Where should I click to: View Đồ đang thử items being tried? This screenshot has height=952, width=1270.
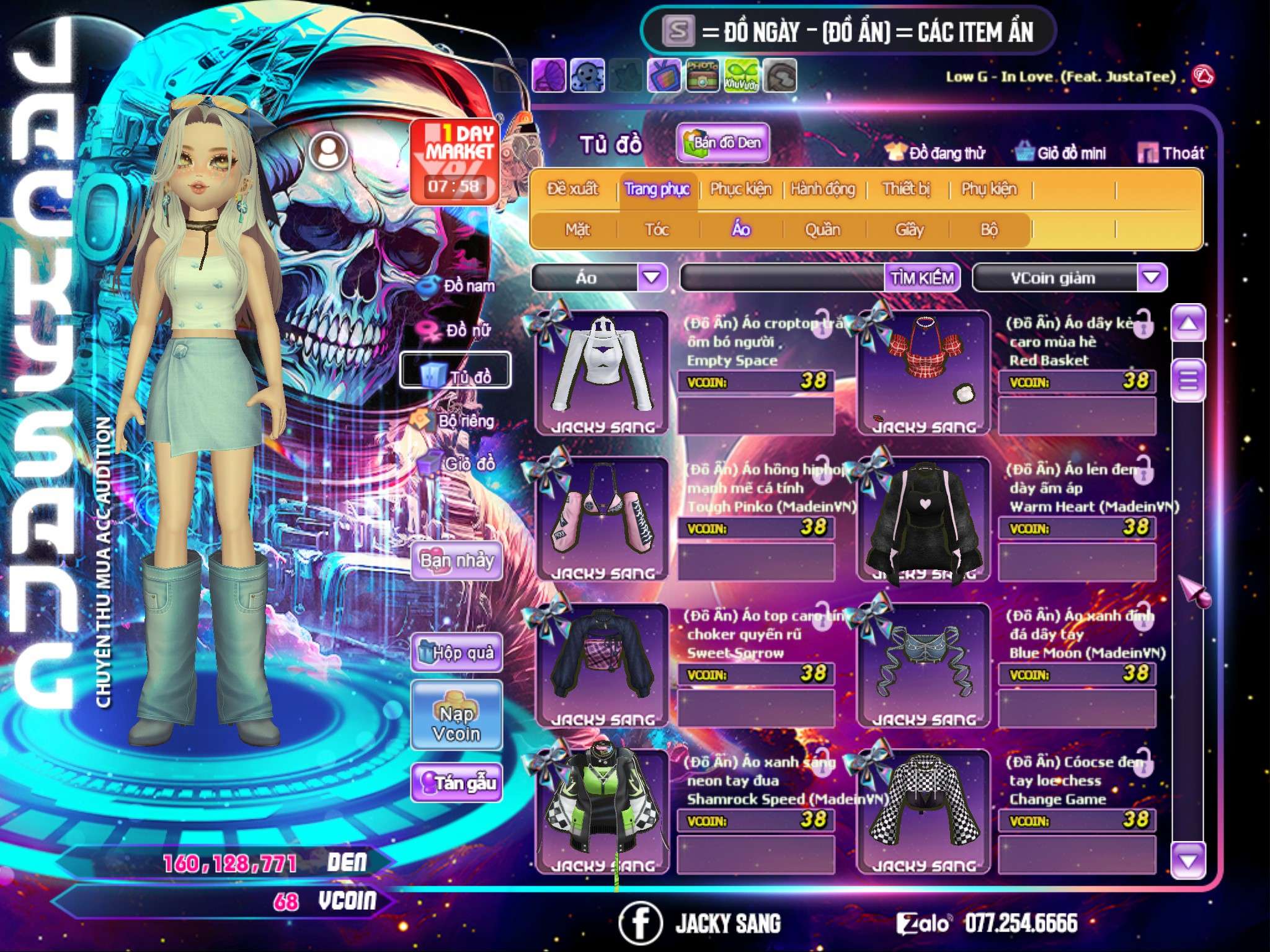pos(935,153)
